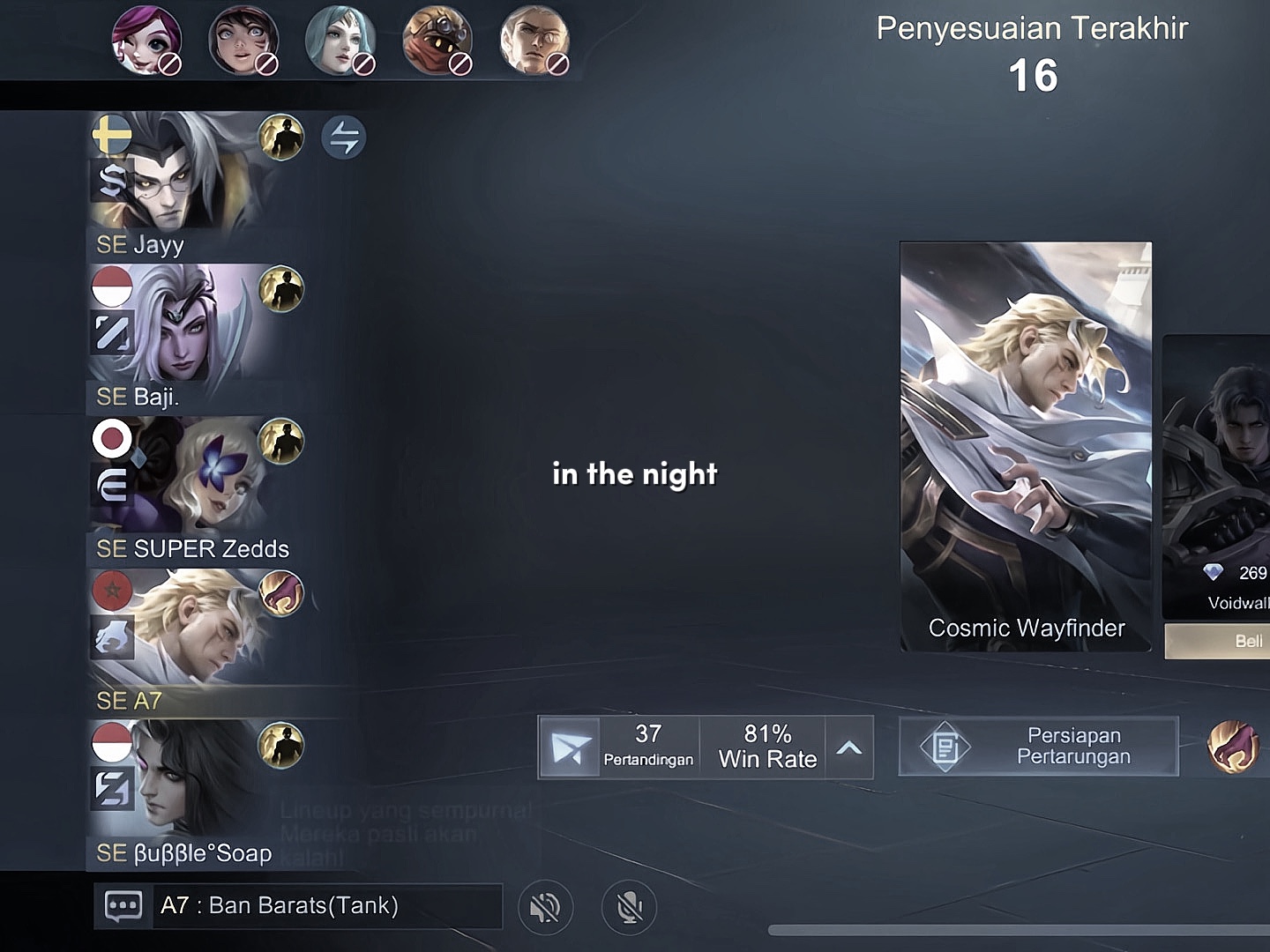
Task: Select the Cosmic Wayfinder skin card
Action: 1025,446
